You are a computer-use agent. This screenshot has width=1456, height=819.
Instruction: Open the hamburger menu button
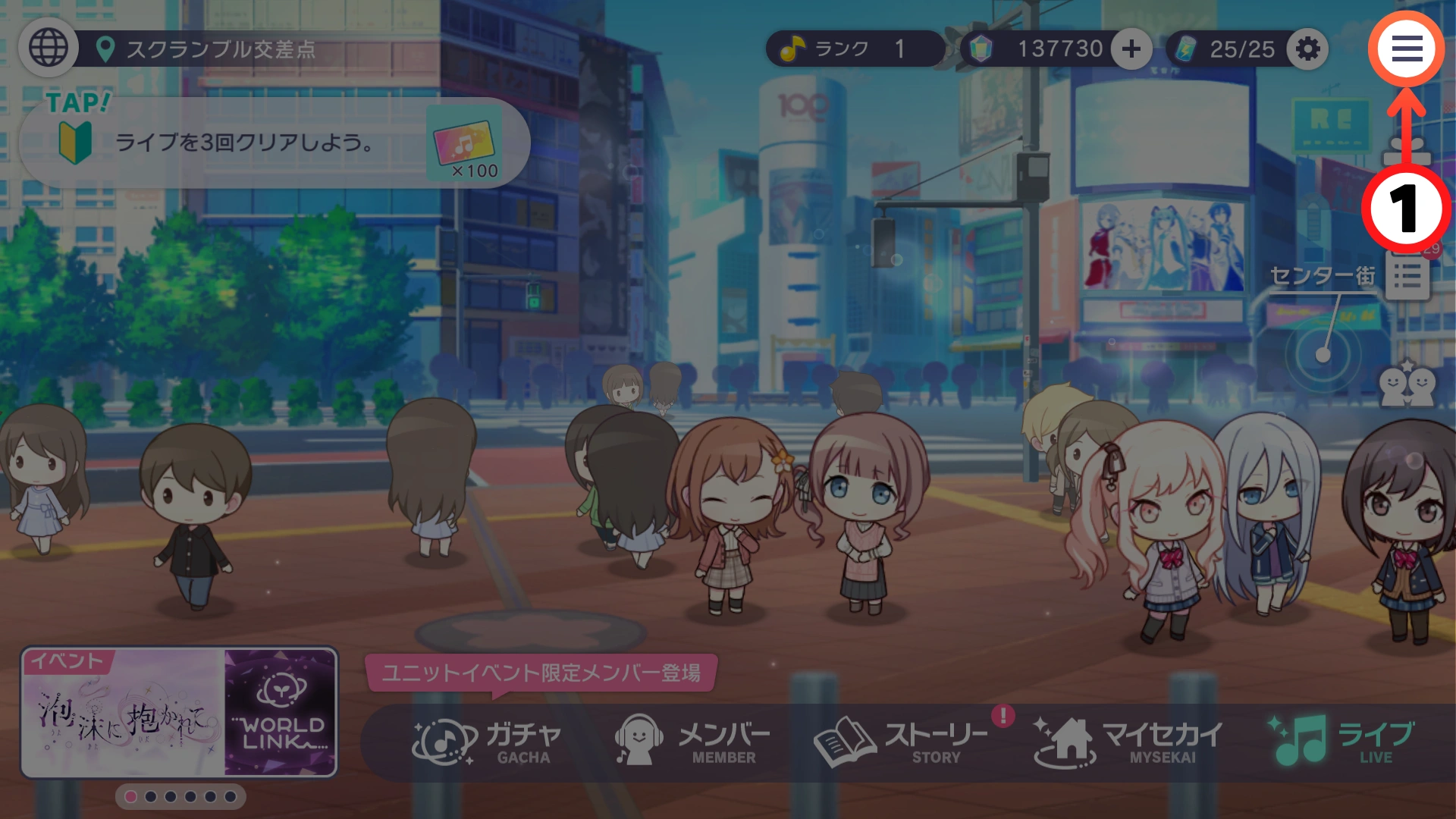click(1406, 49)
